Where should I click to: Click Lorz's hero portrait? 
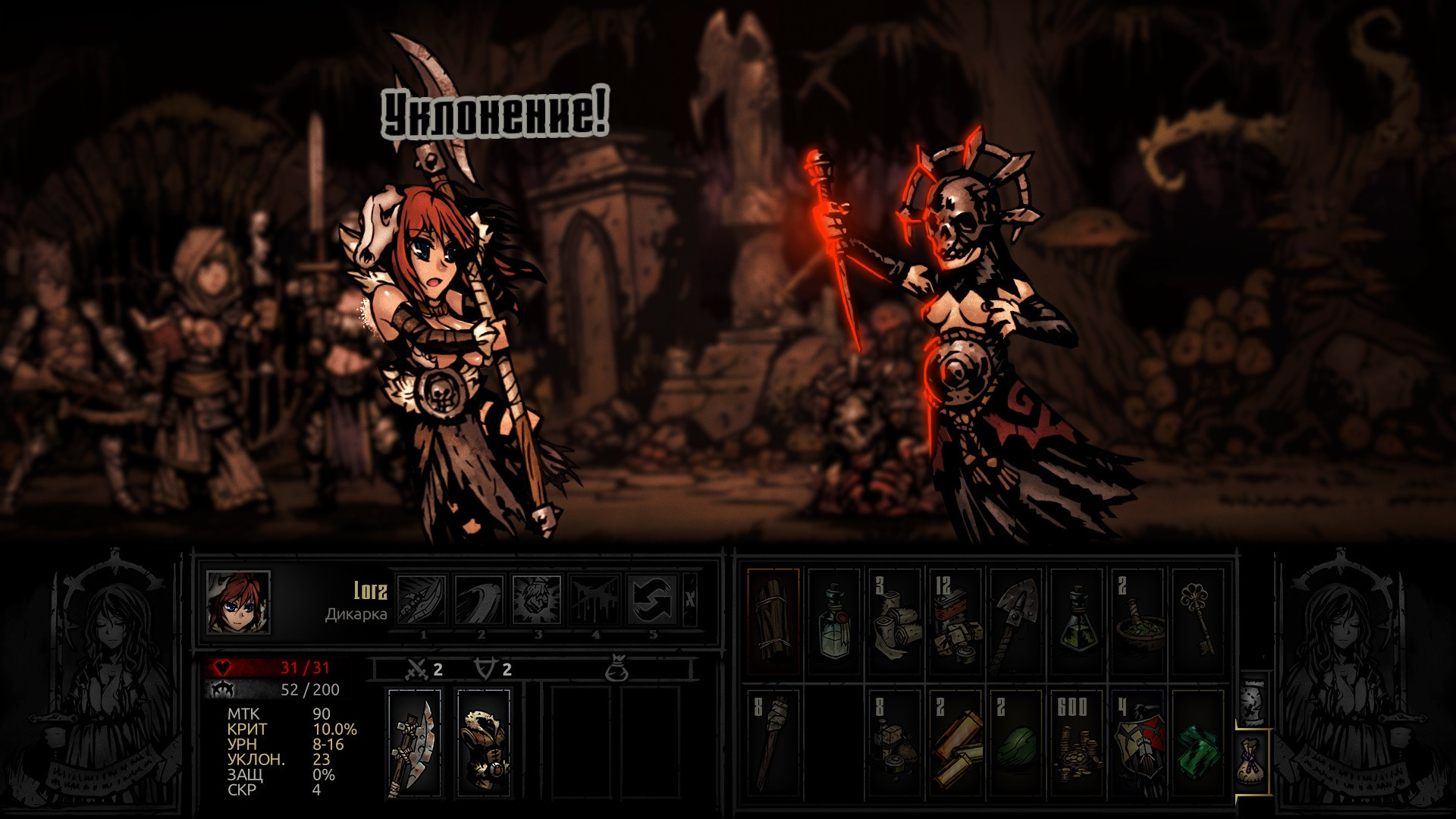click(238, 602)
